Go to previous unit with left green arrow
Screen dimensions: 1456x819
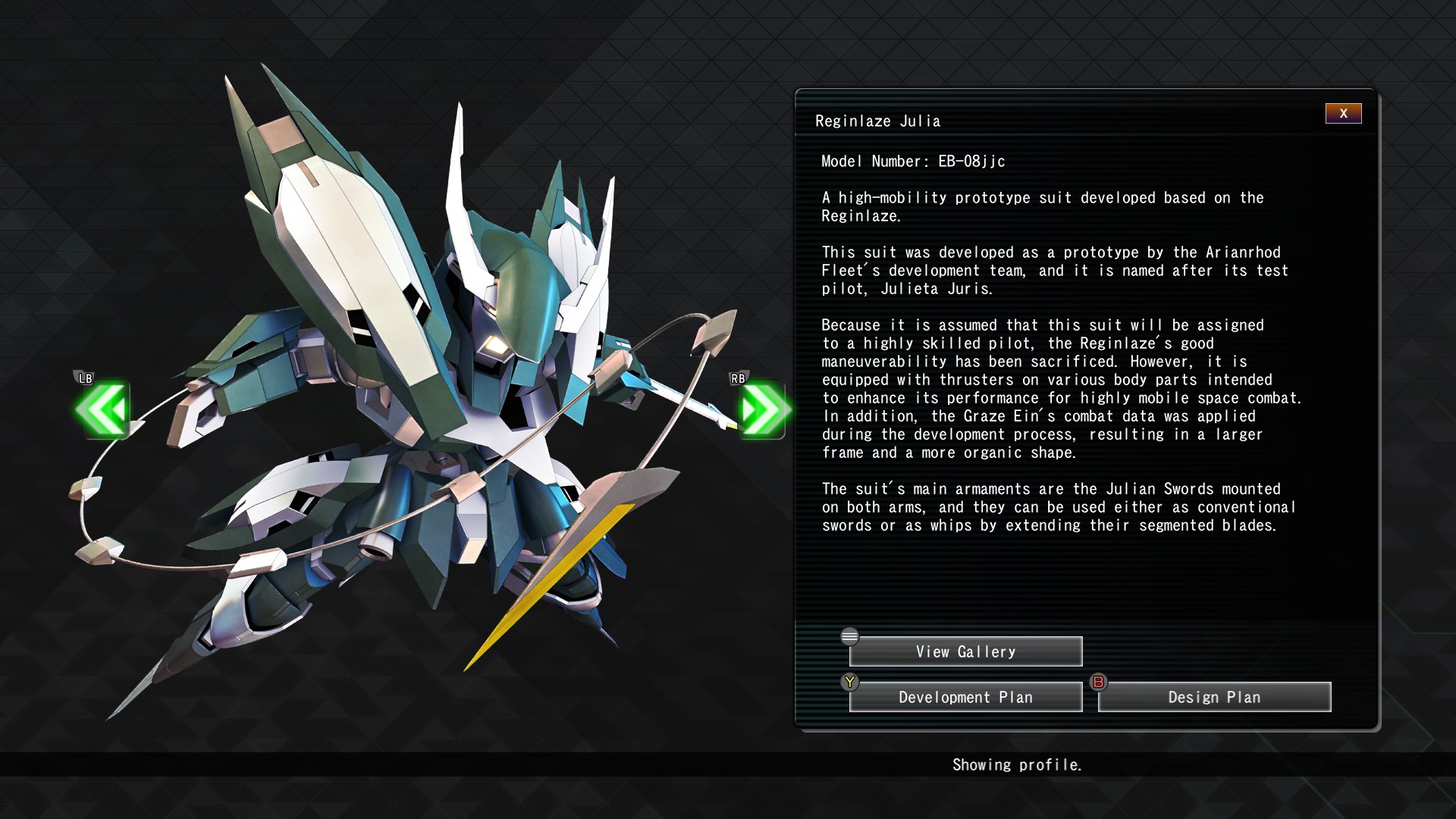click(x=102, y=410)
